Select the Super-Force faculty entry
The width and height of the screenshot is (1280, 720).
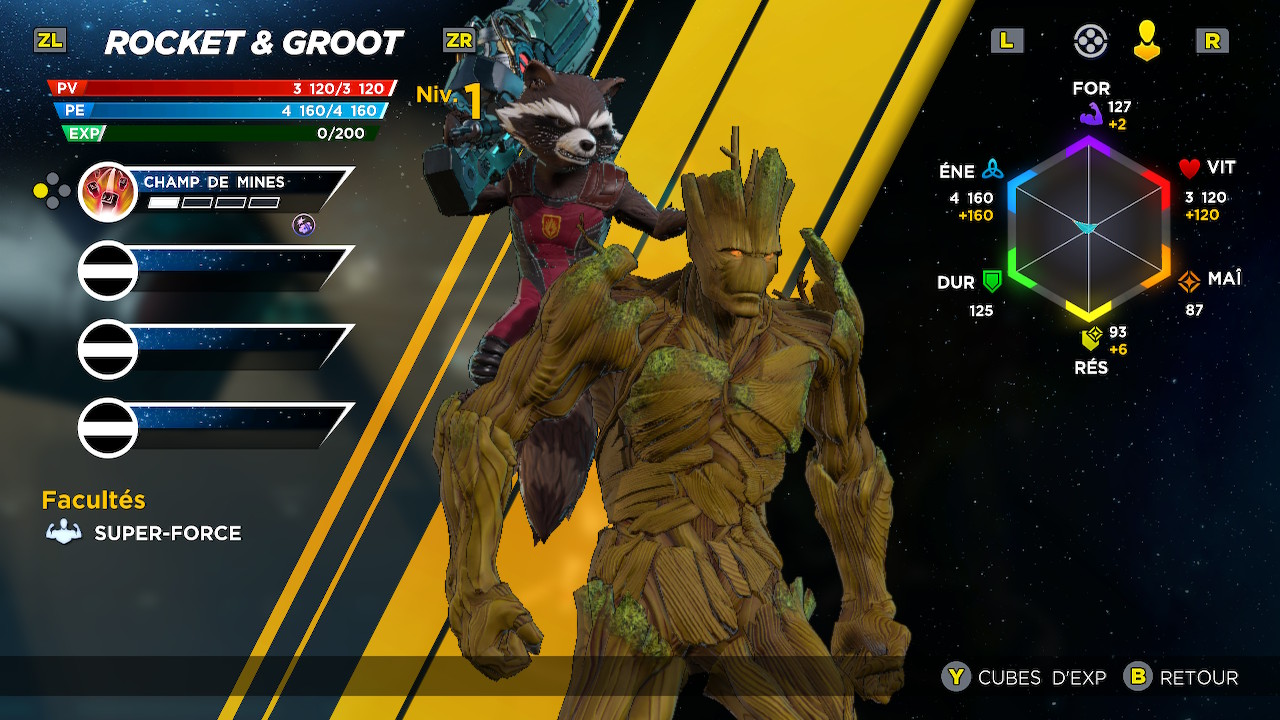coord(145,533)
